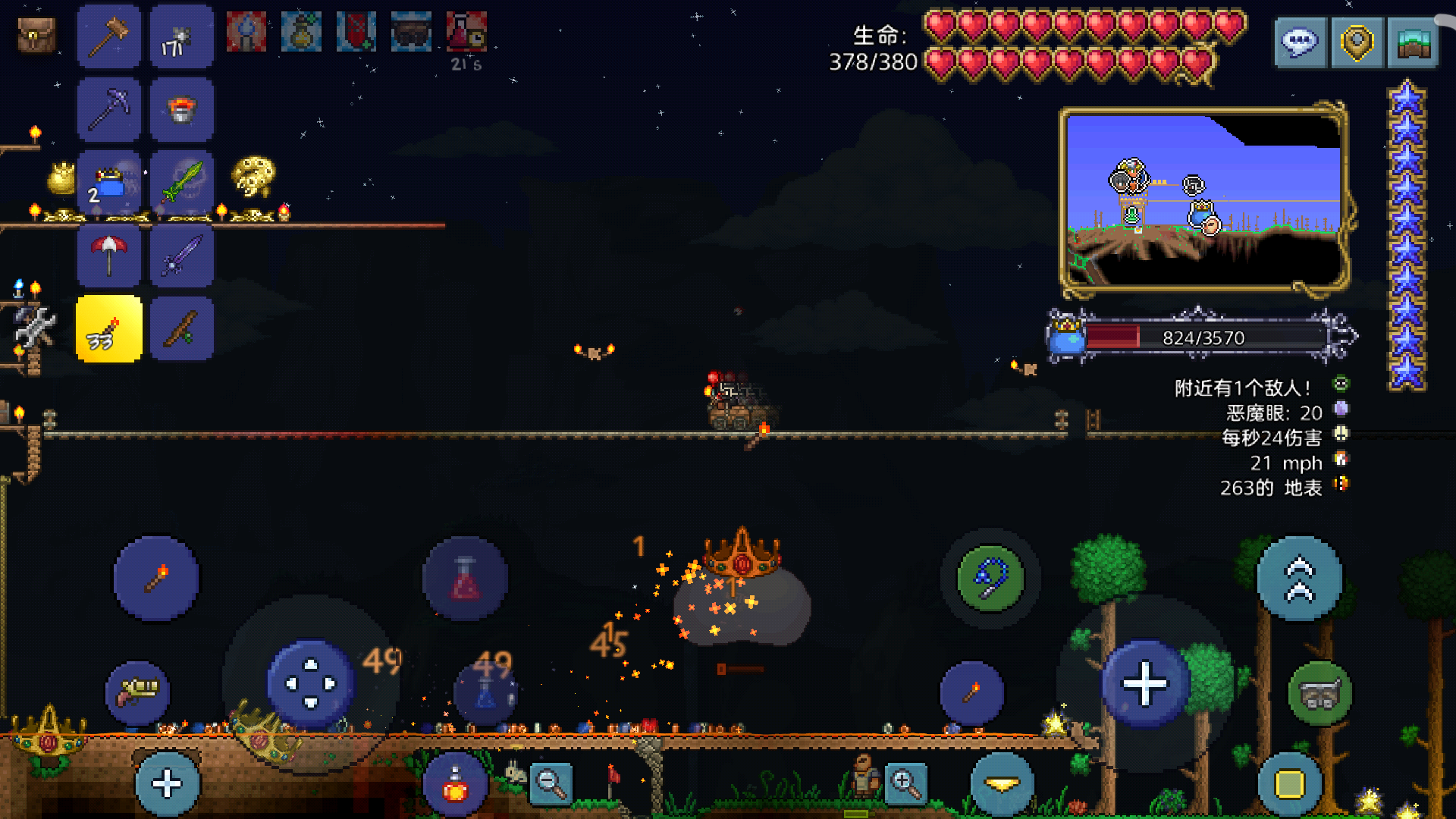This screenshot has width=1456, height=819.
Task: Activate the minecart mount button
Action: coord(1319,693)
